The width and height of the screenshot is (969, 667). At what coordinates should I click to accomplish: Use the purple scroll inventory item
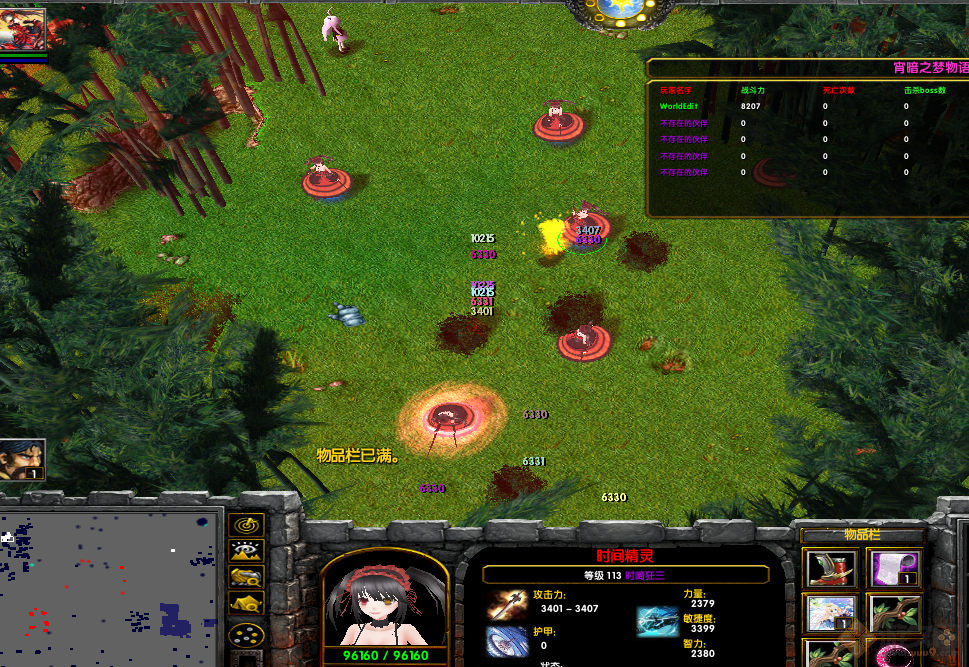pyautogui.click(x=893, y=569)
